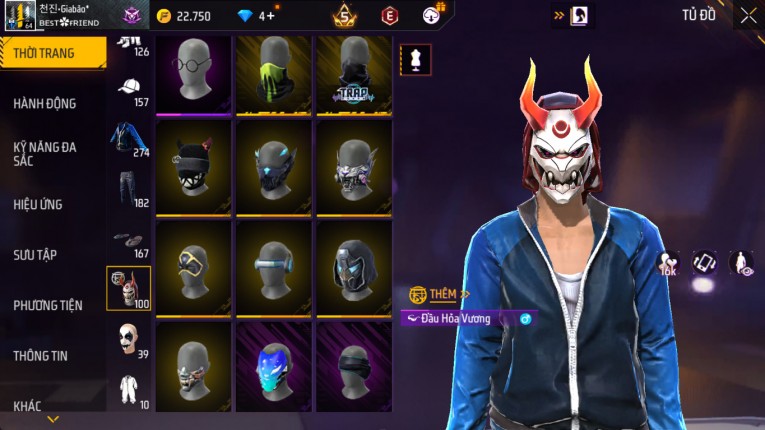Click the THÊM button
Screen dimensions: 765x430
point(436,294)
